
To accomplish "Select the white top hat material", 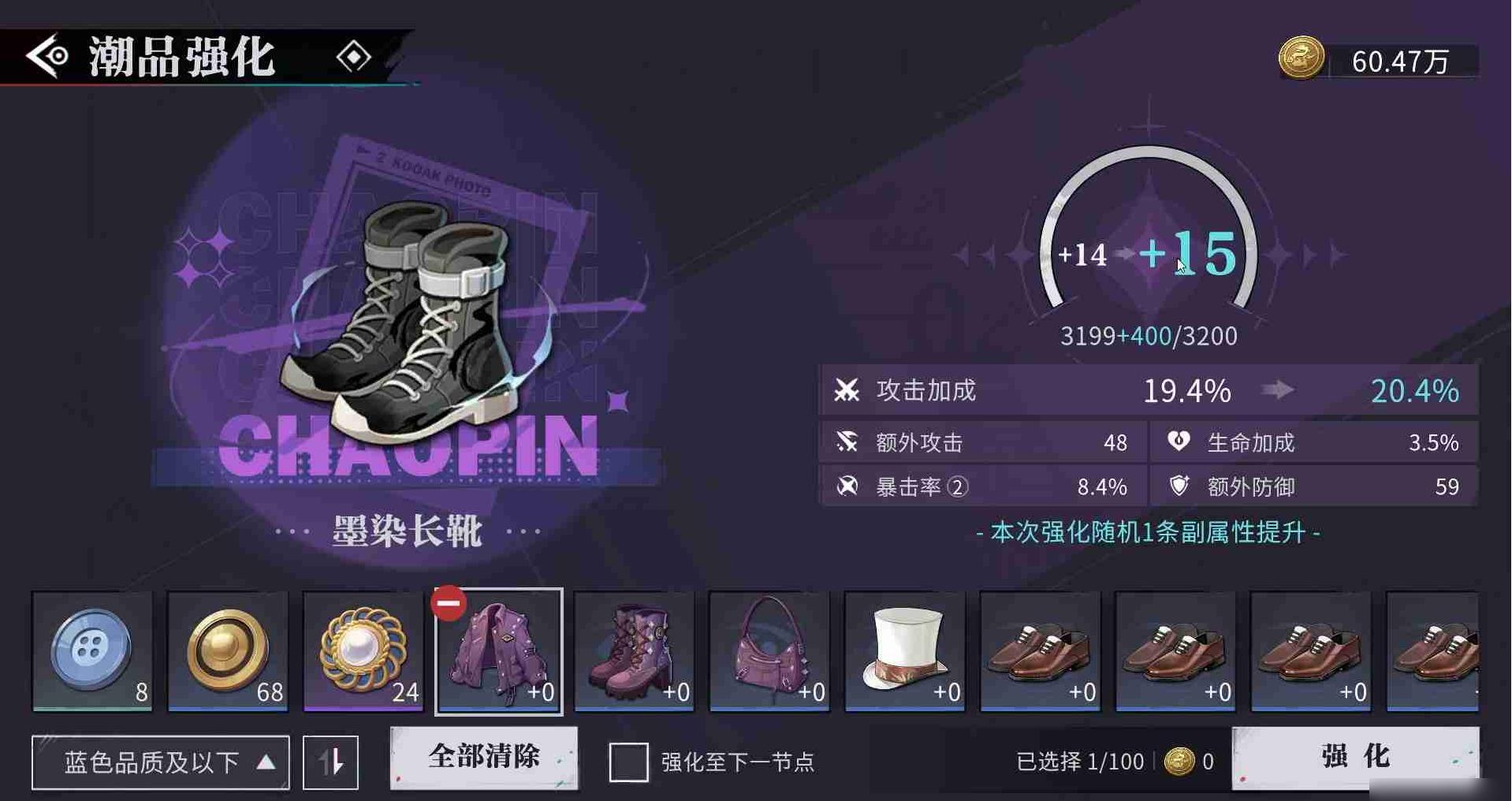I will tap(905, 651).
